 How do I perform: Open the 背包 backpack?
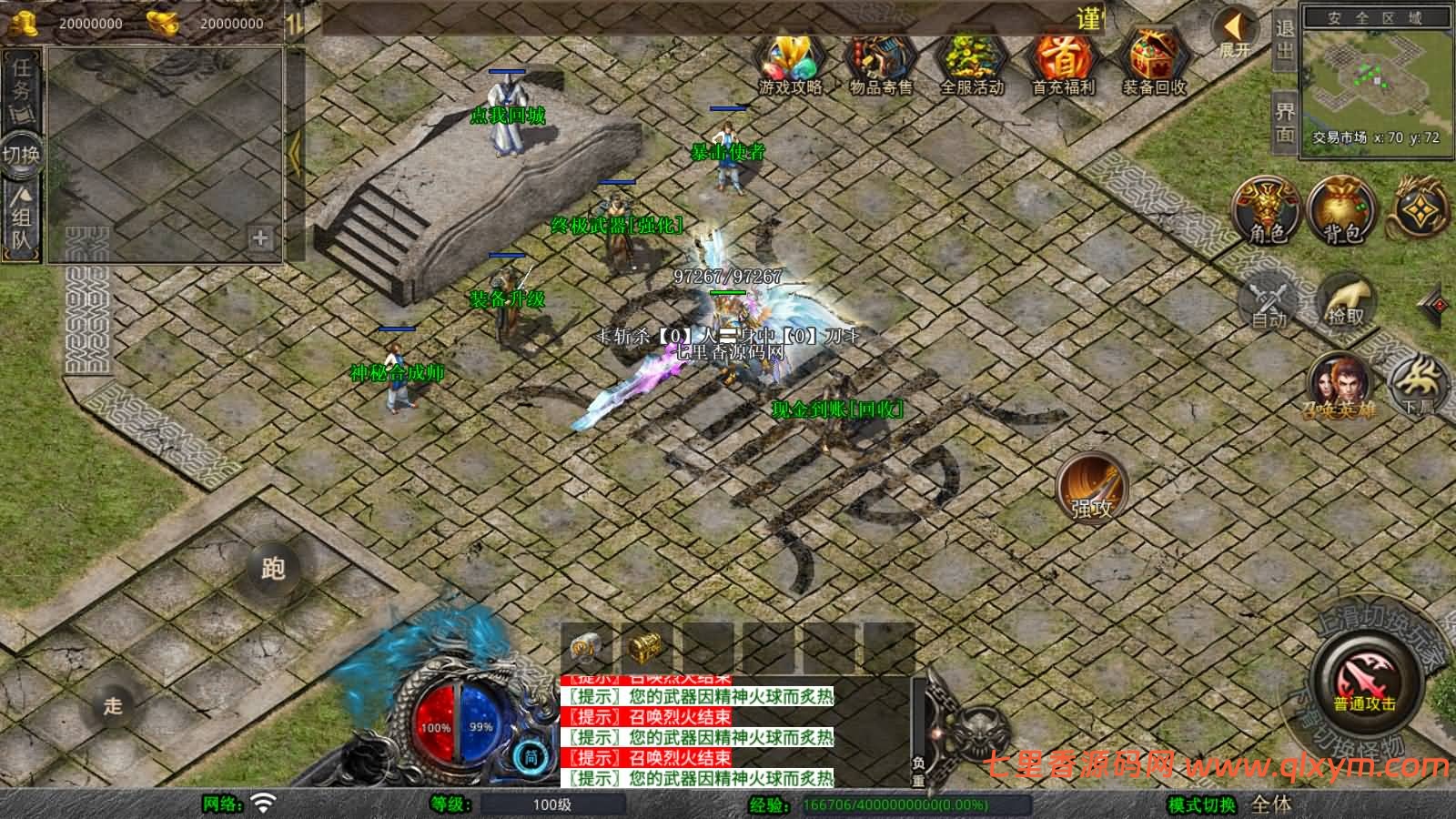pyautogui.click(x=1340, y=211)
